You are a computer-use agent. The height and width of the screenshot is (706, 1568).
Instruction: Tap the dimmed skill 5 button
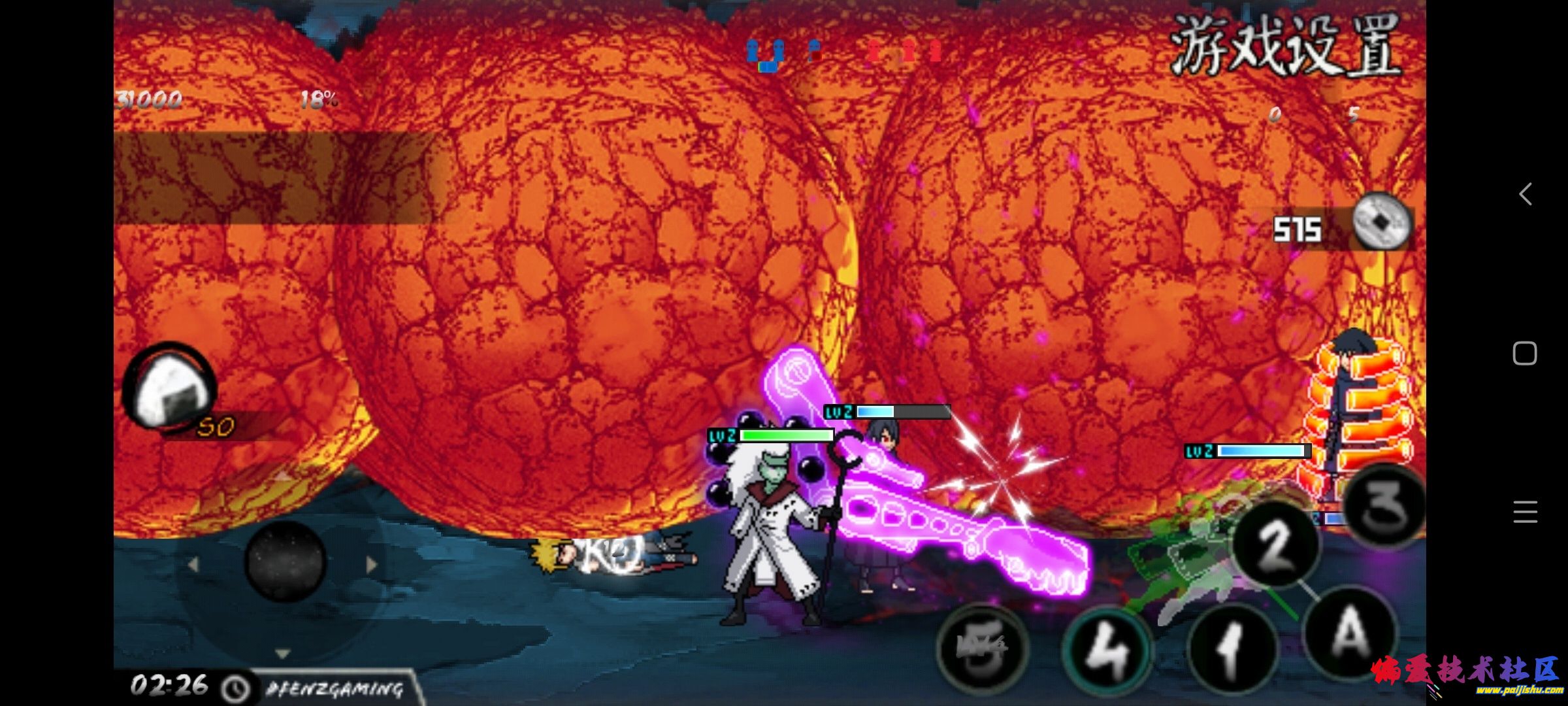point(982,647)
